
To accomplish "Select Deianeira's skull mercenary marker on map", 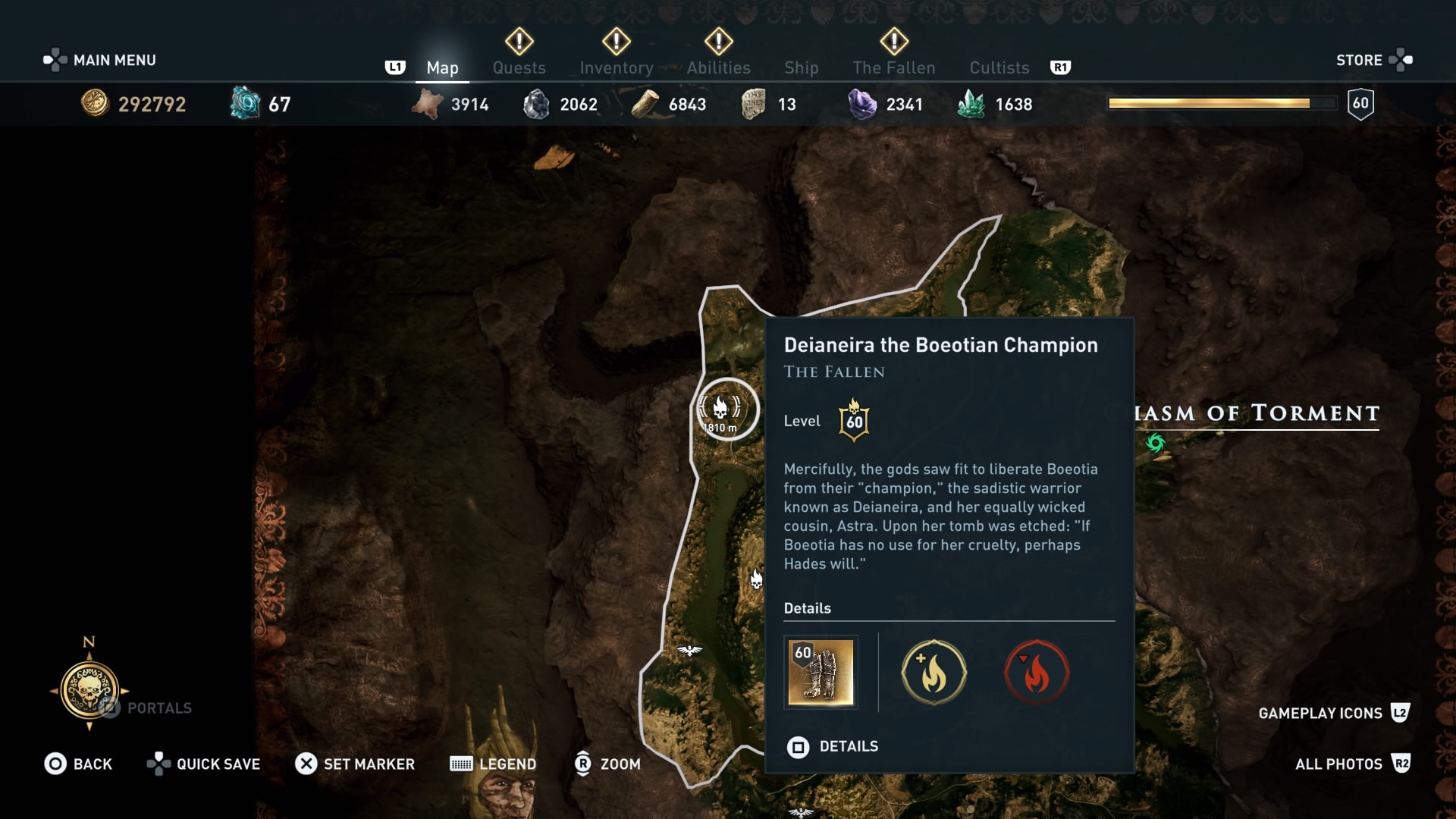I will (x=719, y=408).
